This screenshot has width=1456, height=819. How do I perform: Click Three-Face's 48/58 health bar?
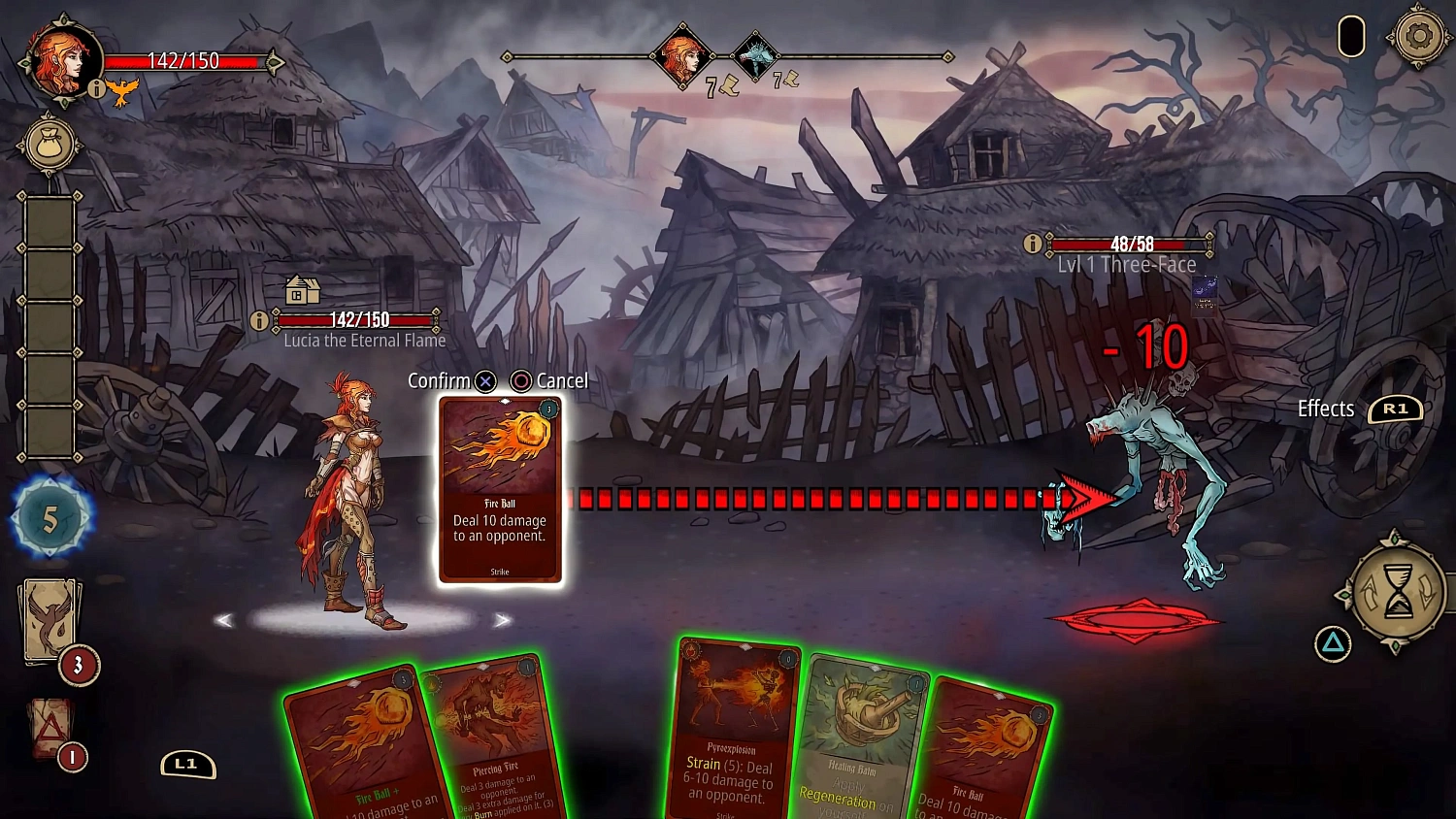pyautogui.click(x=1130, y=245)
